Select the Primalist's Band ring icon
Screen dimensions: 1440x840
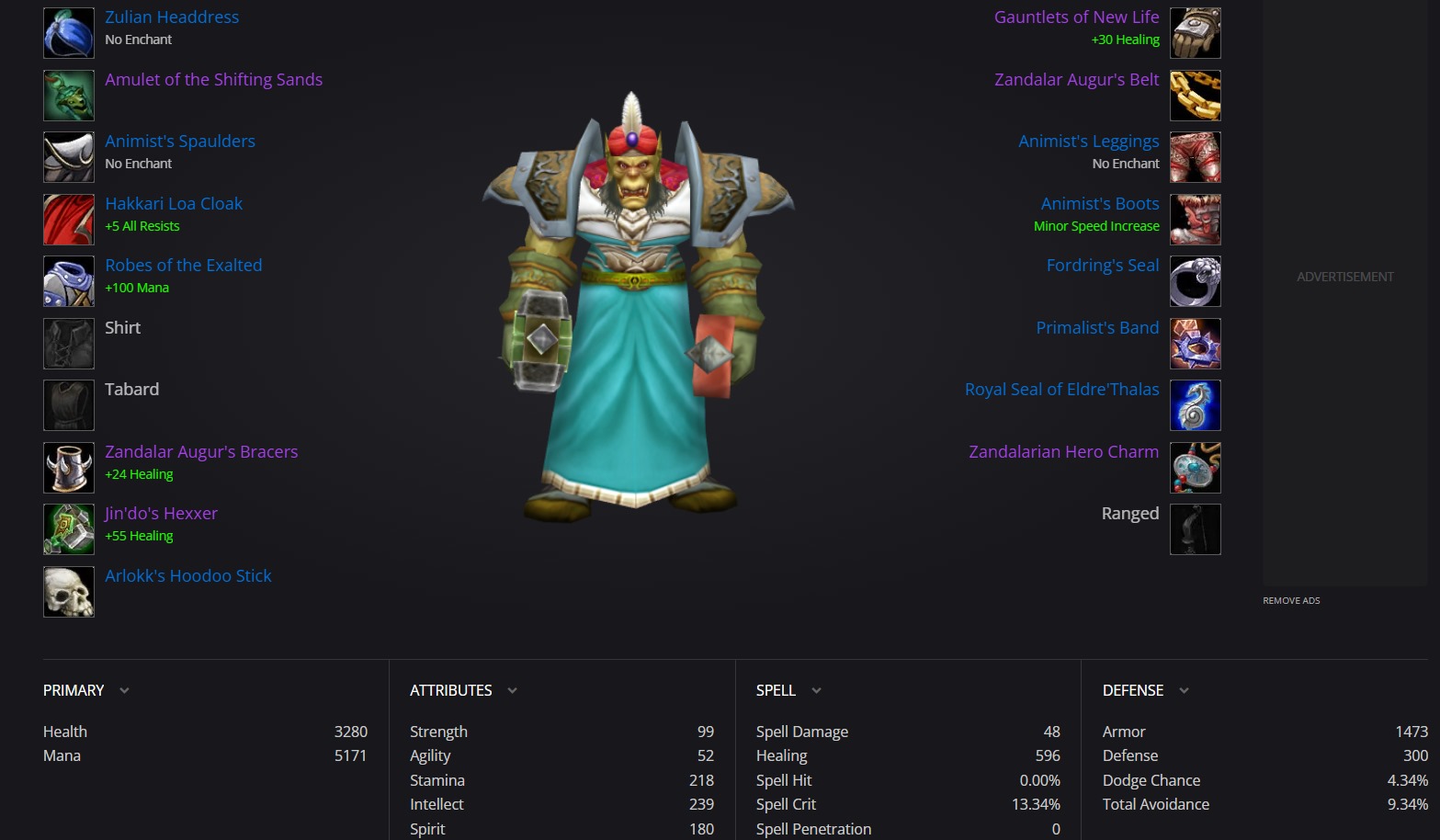1195,344
